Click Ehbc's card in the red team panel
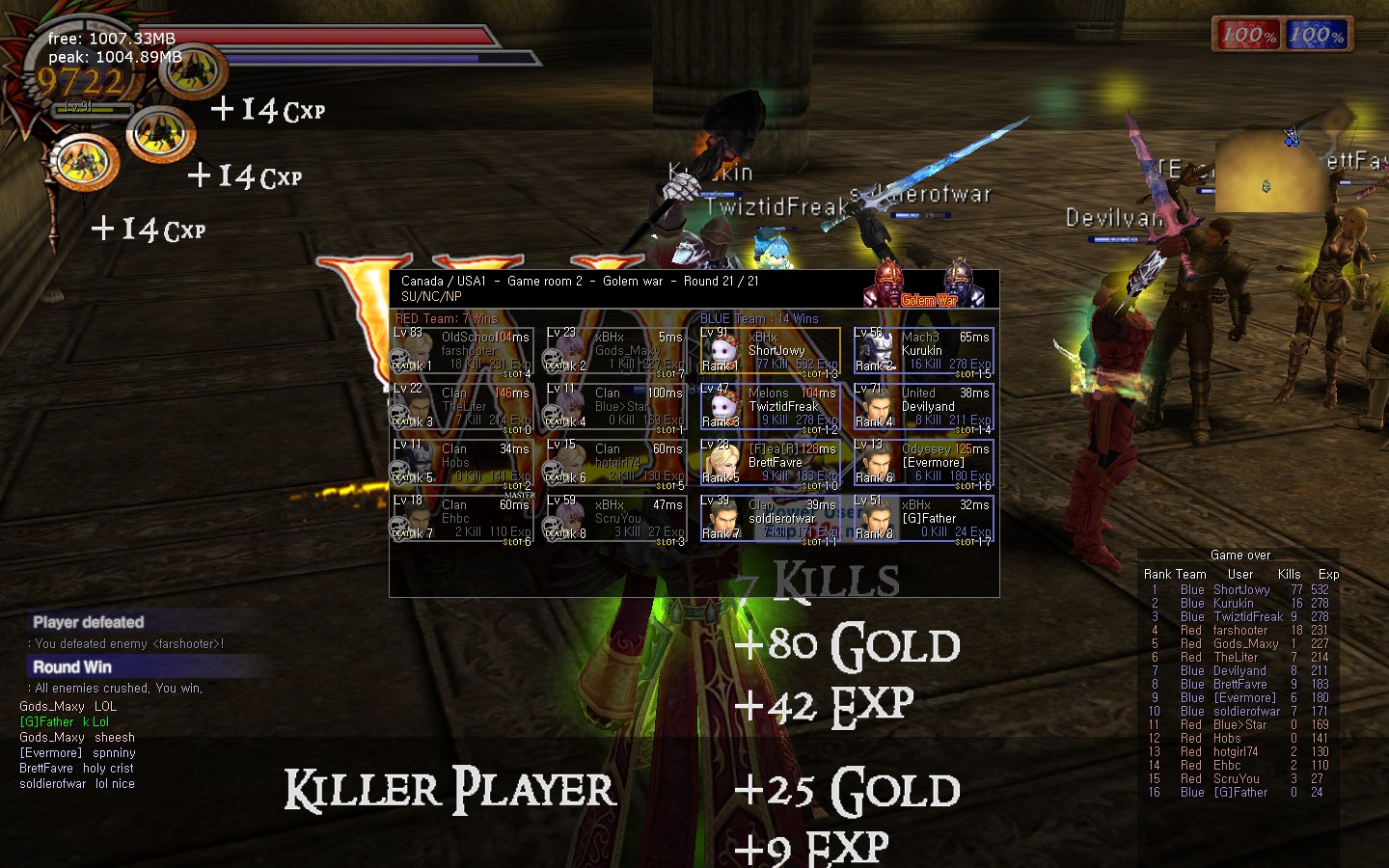The width and height of the screenshot is (1389, 868). (x=463, y=520)
